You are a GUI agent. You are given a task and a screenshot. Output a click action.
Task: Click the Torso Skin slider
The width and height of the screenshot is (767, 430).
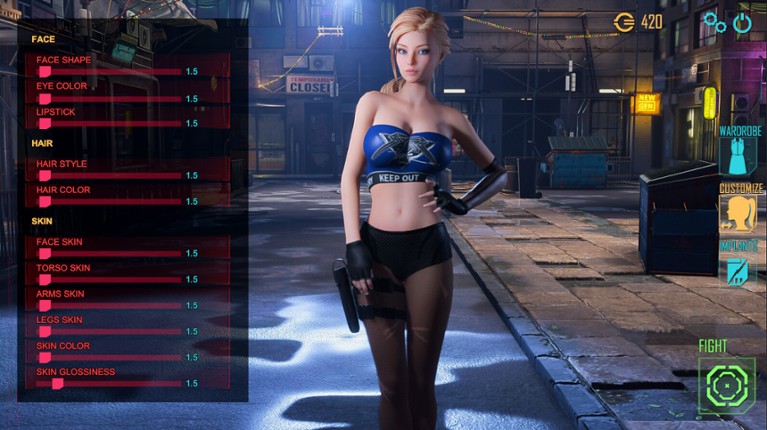pos(110,280)
